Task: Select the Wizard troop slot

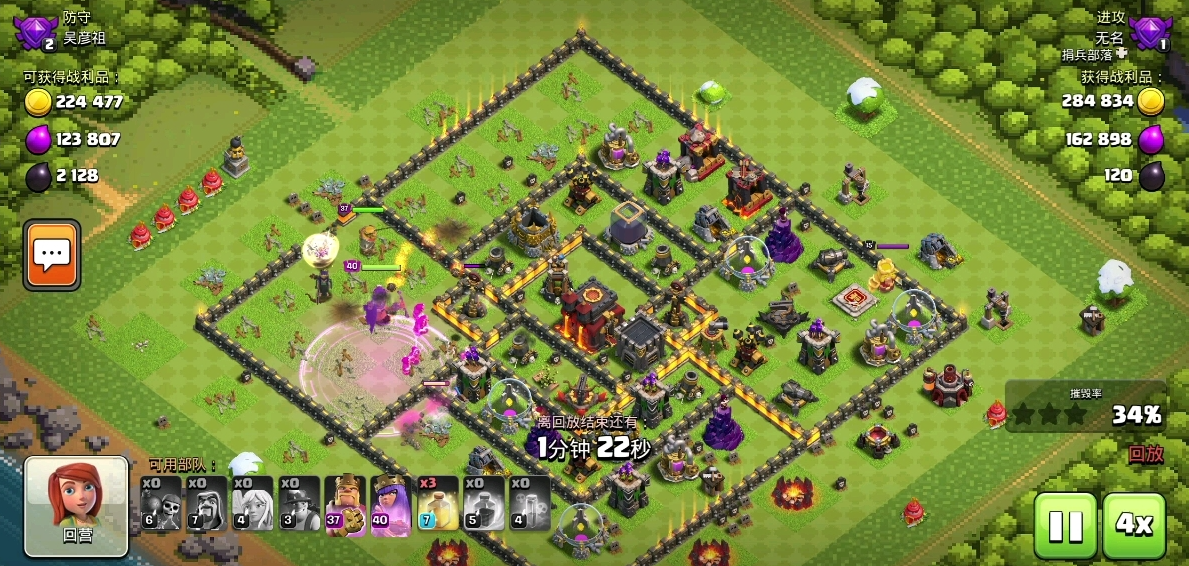Action: pyautogui.click(x=206, y=503)
